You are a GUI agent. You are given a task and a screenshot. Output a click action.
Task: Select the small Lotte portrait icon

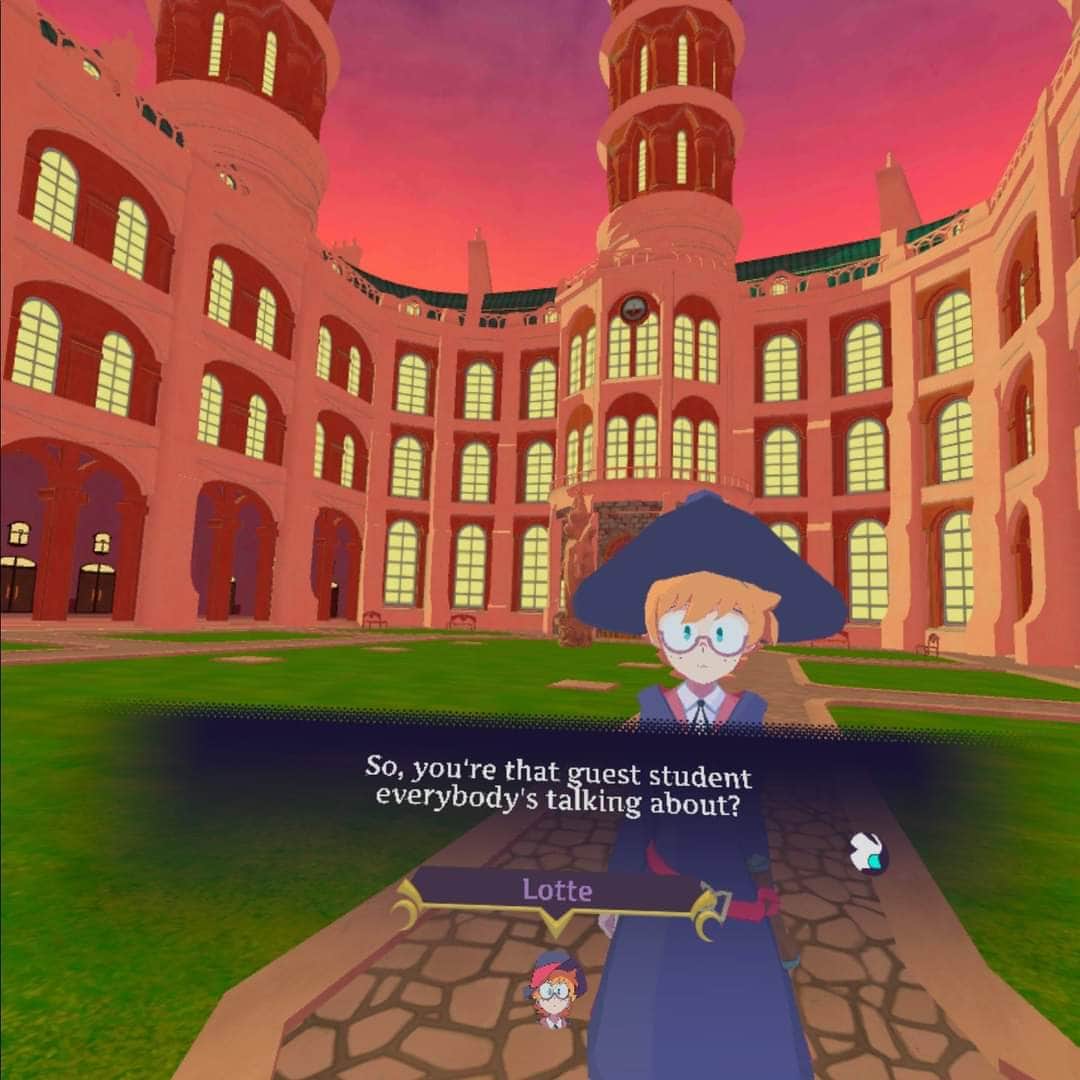(553, 989)
